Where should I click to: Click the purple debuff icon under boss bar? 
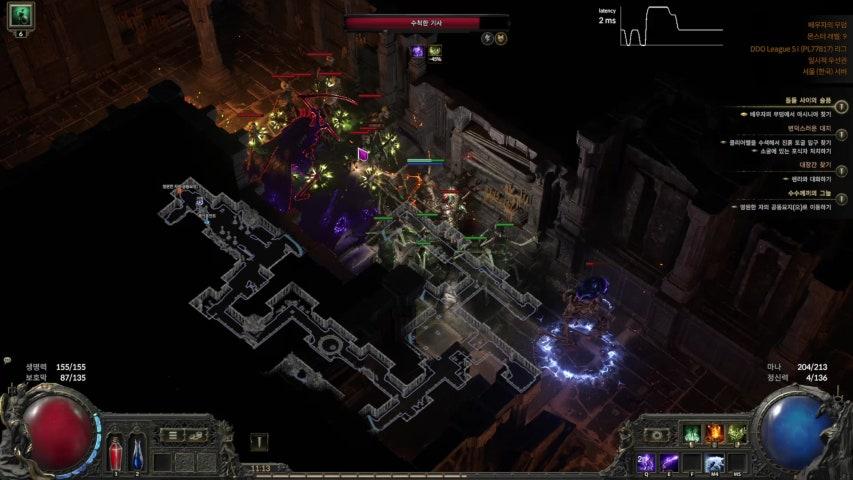click(x=418, y=51)
